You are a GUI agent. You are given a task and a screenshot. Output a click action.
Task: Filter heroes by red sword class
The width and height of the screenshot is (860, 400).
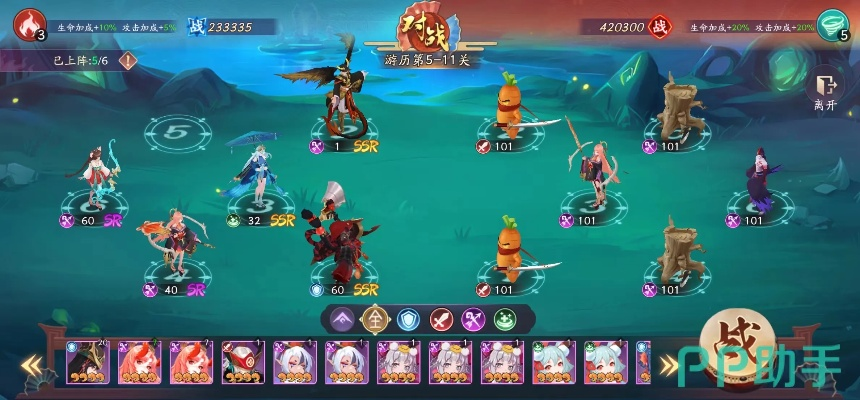click(440, 319)
